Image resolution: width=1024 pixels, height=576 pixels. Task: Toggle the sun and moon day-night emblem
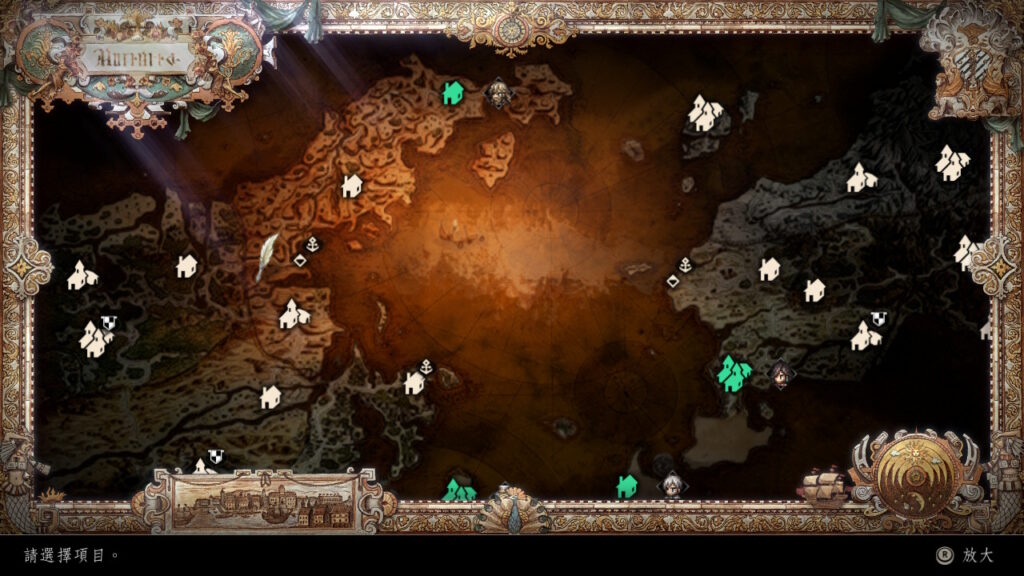coord(916,473)
